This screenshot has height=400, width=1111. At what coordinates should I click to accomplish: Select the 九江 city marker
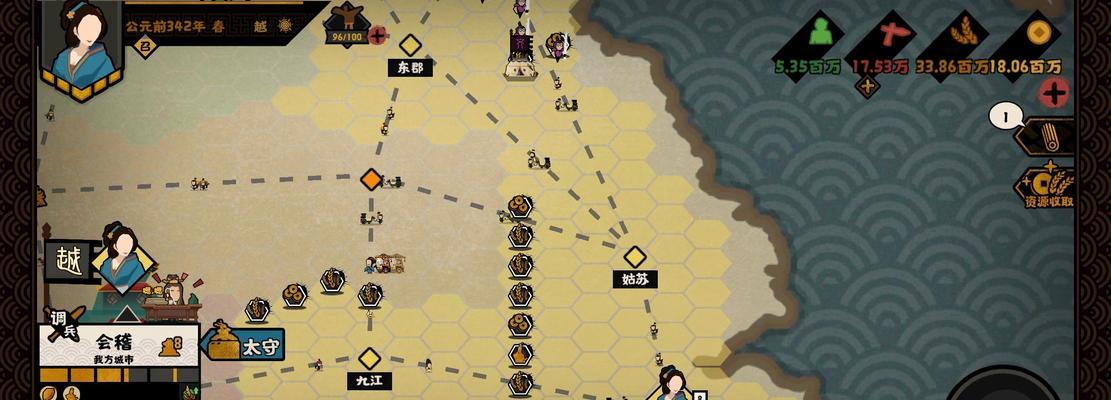[370, 359]
